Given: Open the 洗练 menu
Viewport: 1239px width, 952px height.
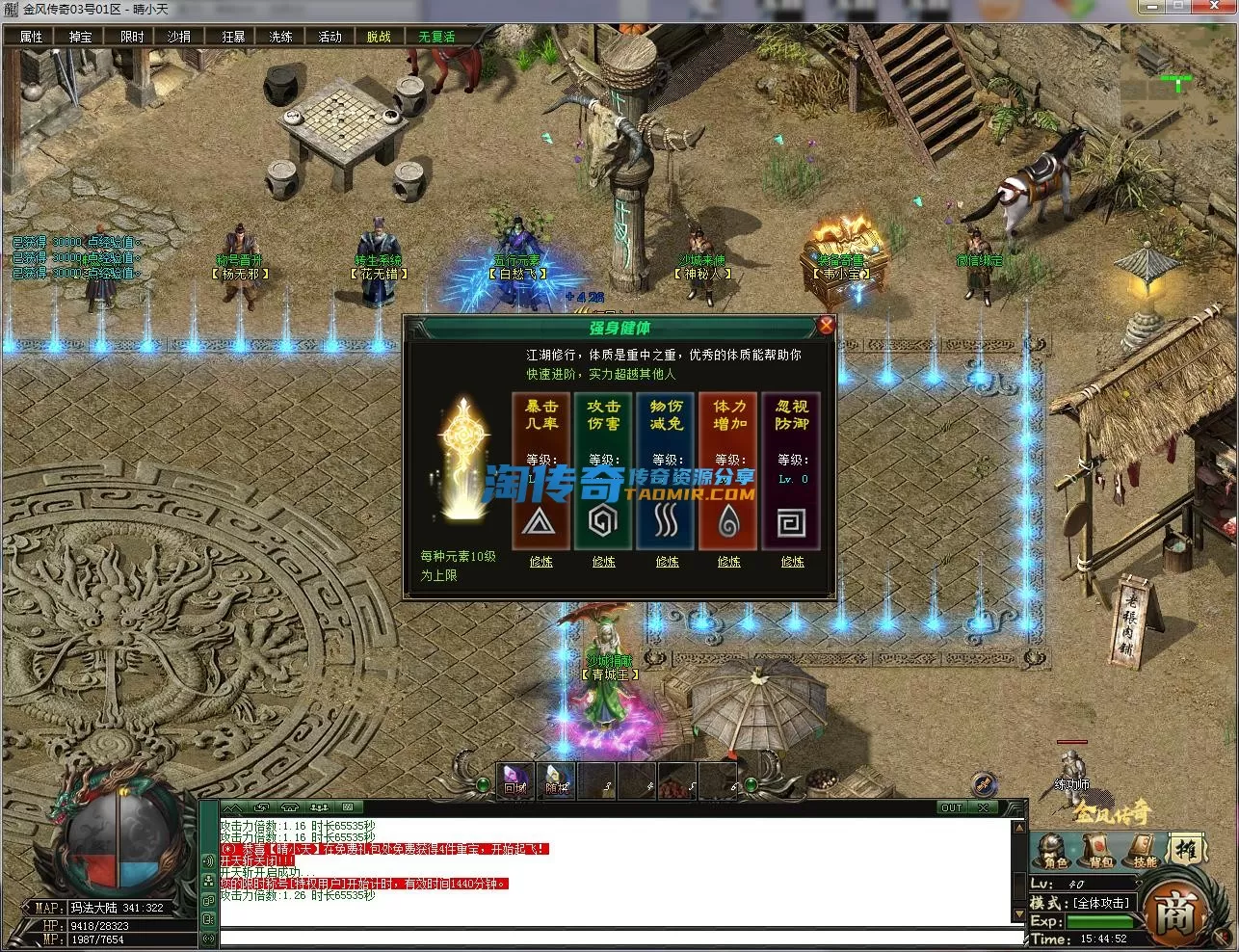Looking at the screenshot, I should coord(280,37).
